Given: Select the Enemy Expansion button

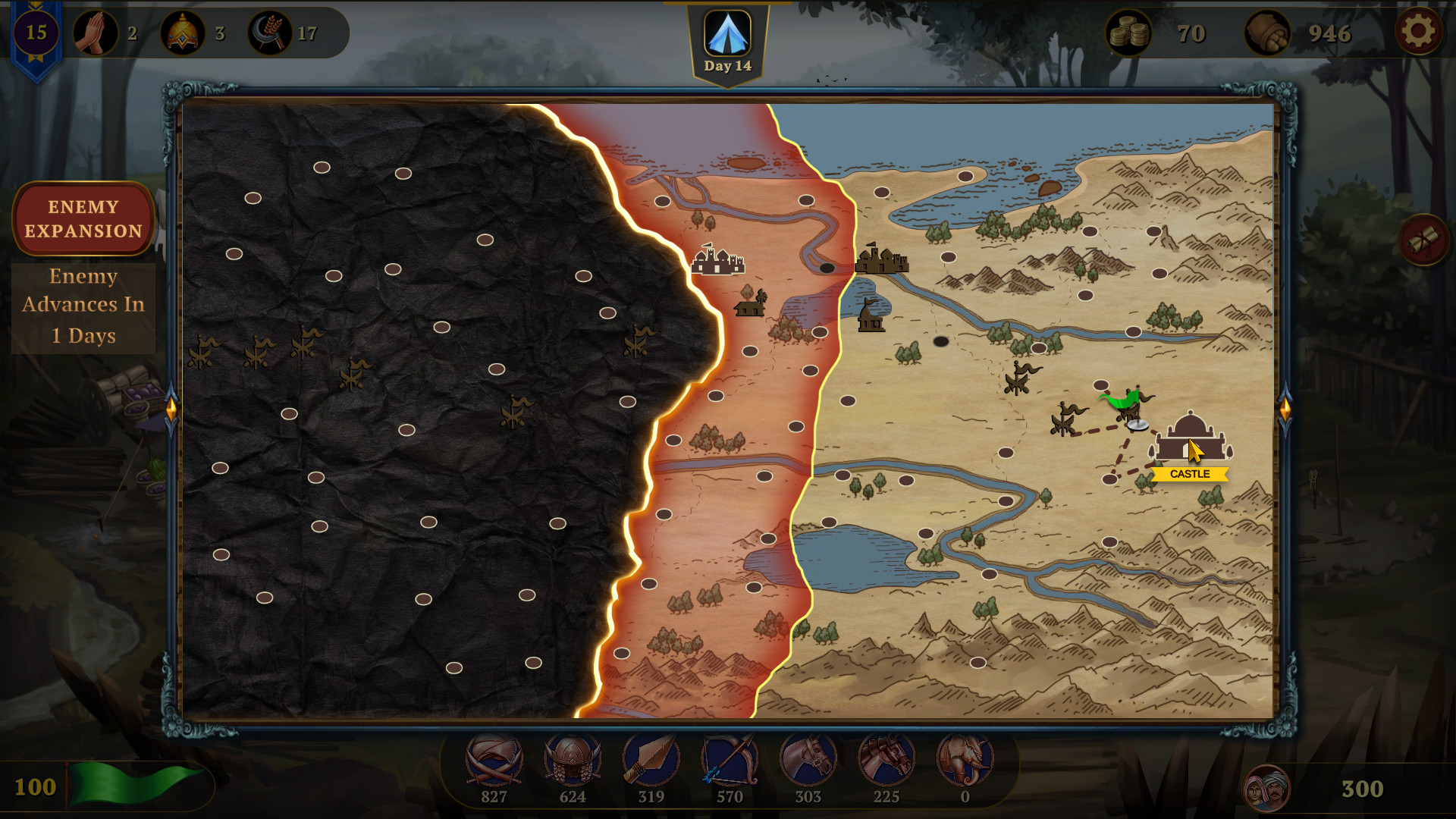Looking at the screenshot, I should (x=83, y=219).
